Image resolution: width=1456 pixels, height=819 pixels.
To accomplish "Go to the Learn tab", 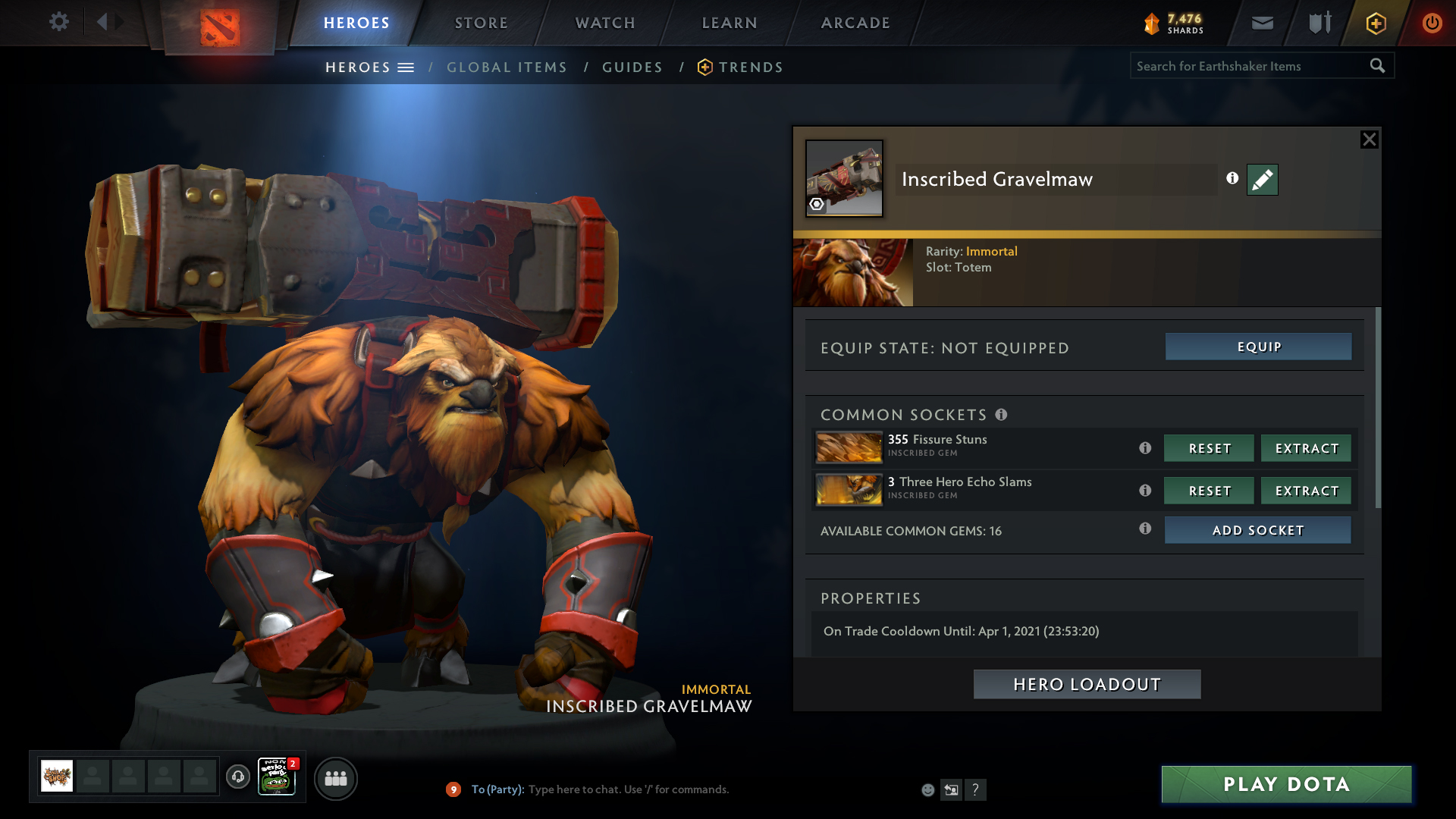I will coord(729,23).
